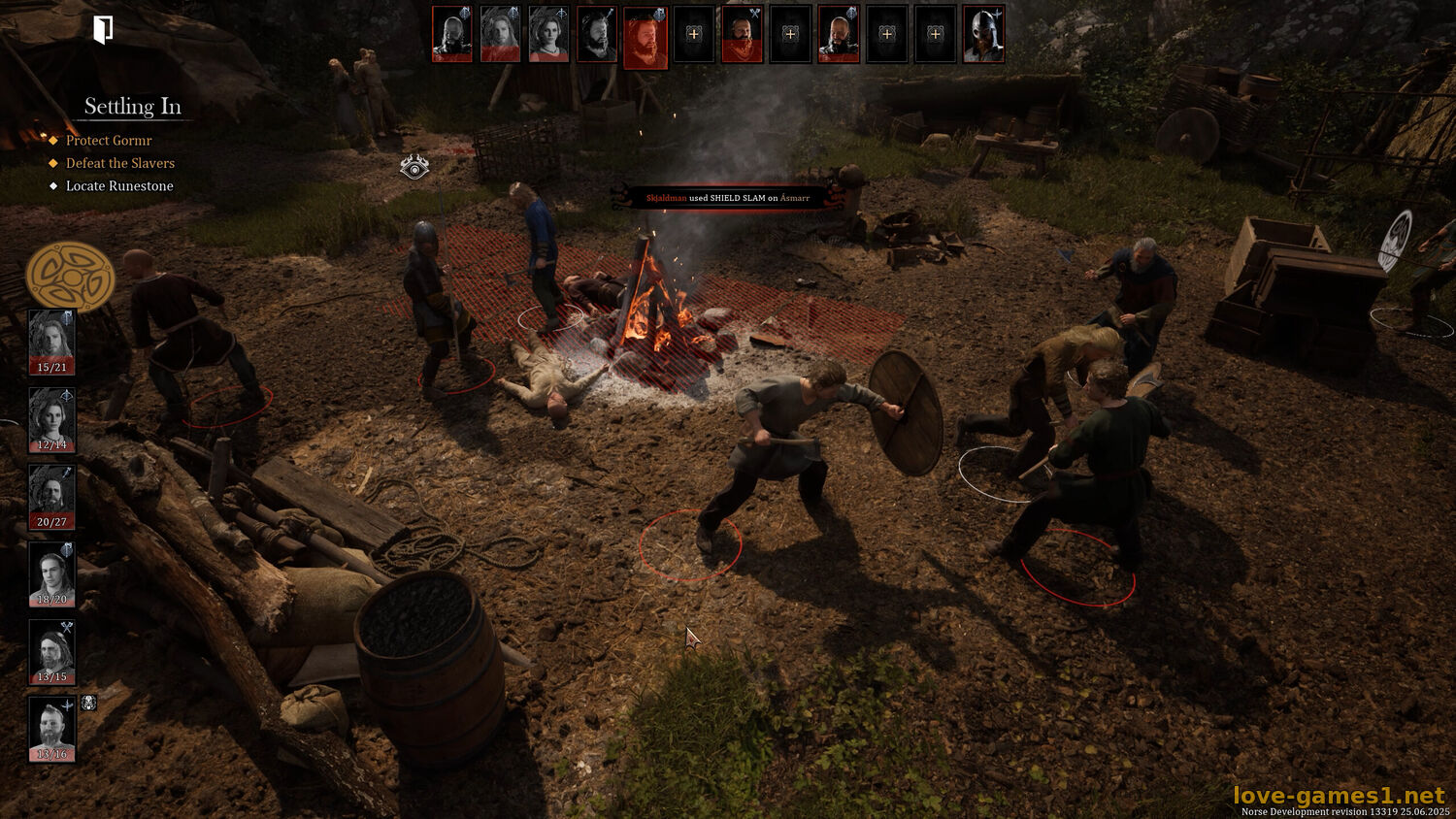Select the Protect Gormr objective
The image size is (1456, 819).
[109, 141]
